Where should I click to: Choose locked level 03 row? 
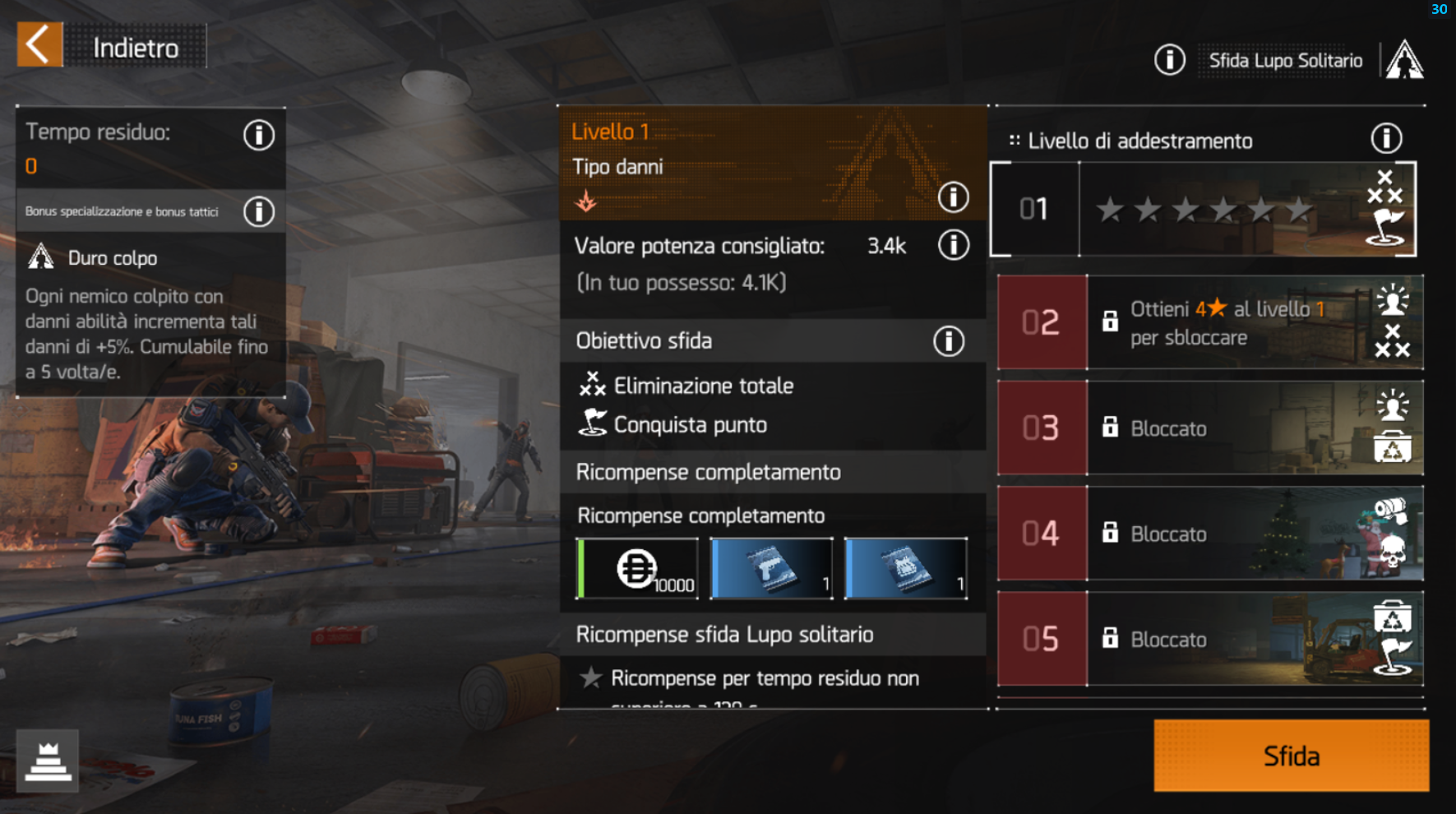(1210, 428)
